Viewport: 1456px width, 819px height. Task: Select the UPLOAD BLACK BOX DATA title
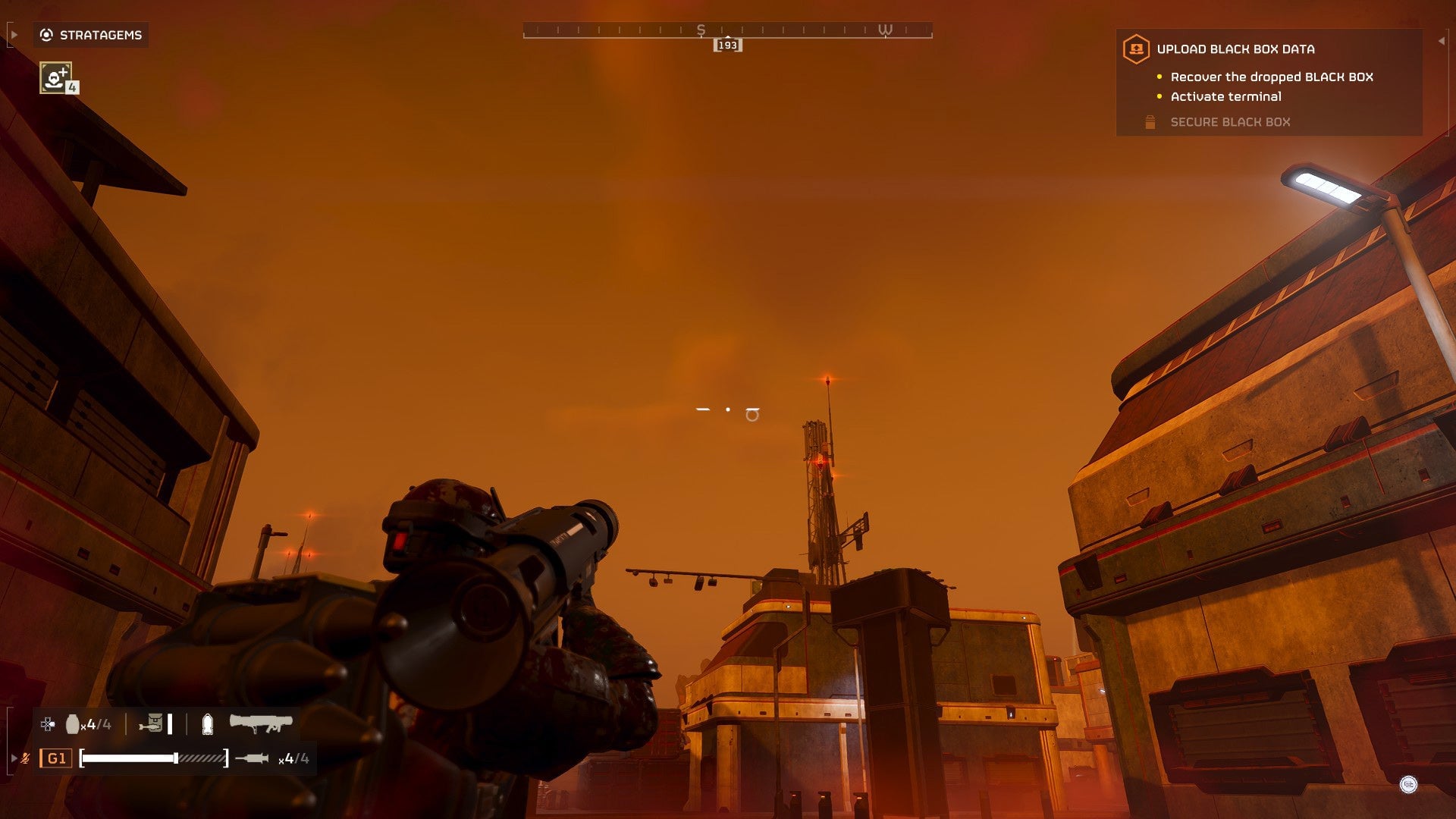(1235, 49)
